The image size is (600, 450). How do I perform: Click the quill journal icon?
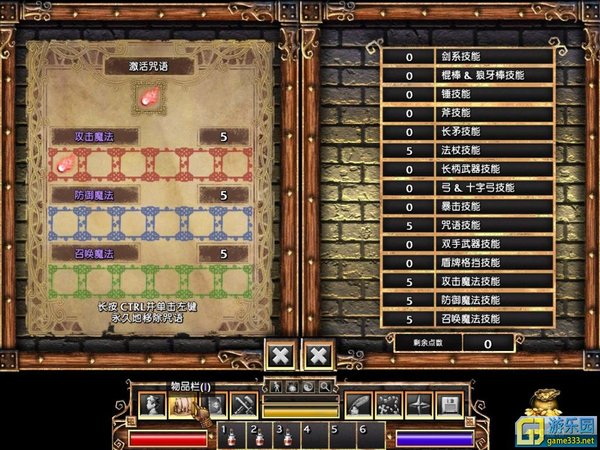coord(357,405)
